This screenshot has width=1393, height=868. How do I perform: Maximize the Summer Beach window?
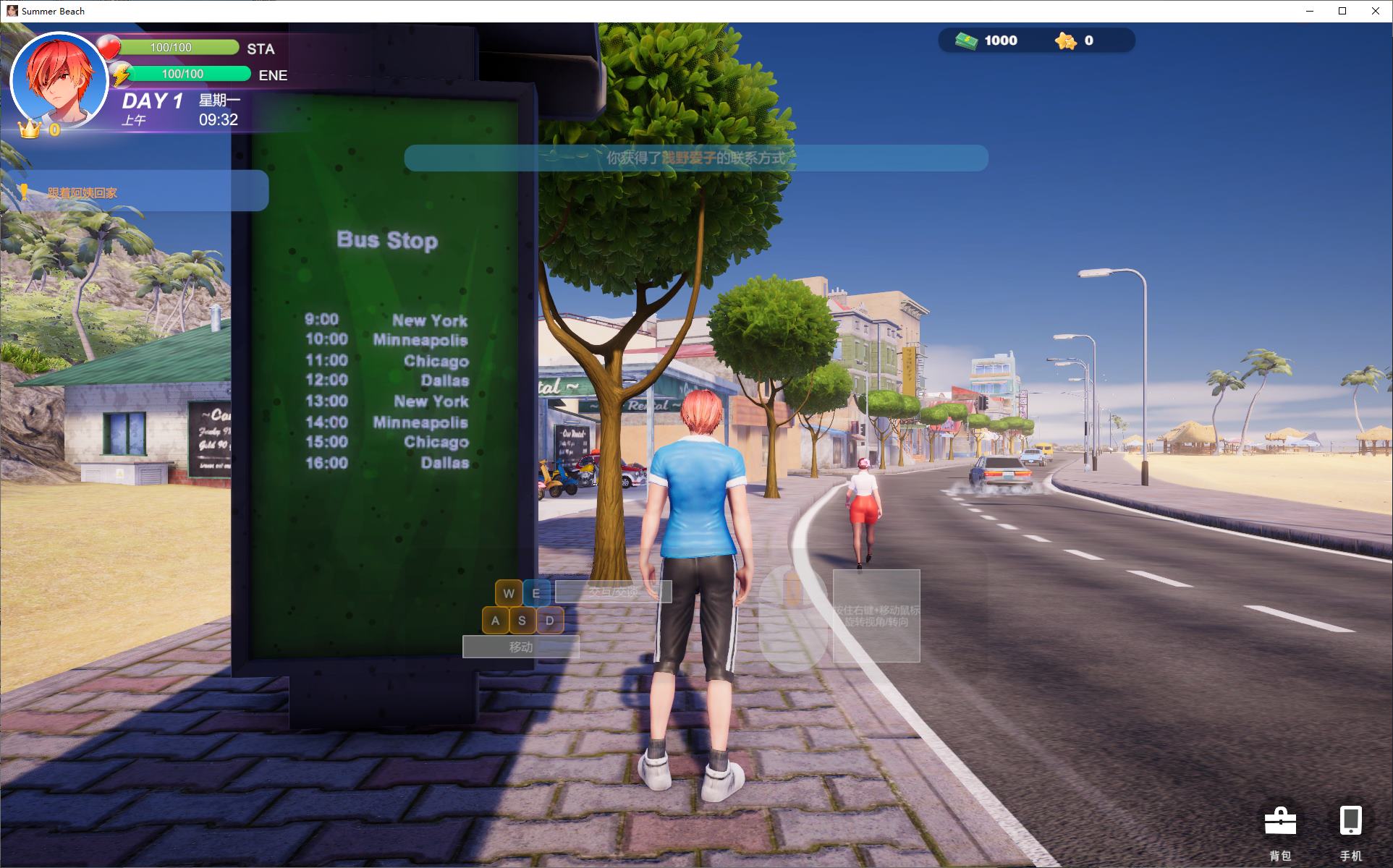[1342, 11]
